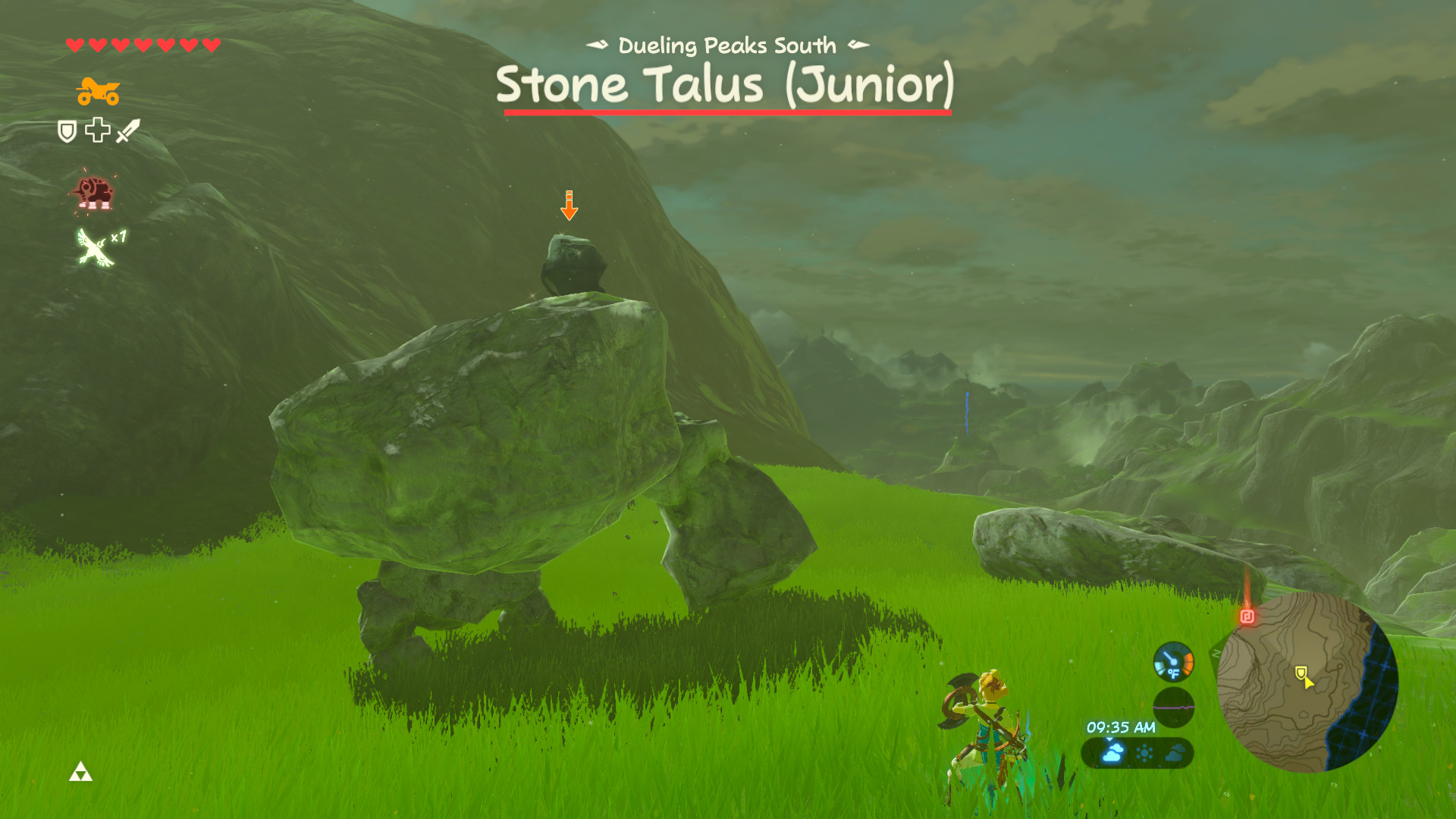Toggle the upcoming clouds forecast icon
The image size is (1456, 819).
point(1175,754)
